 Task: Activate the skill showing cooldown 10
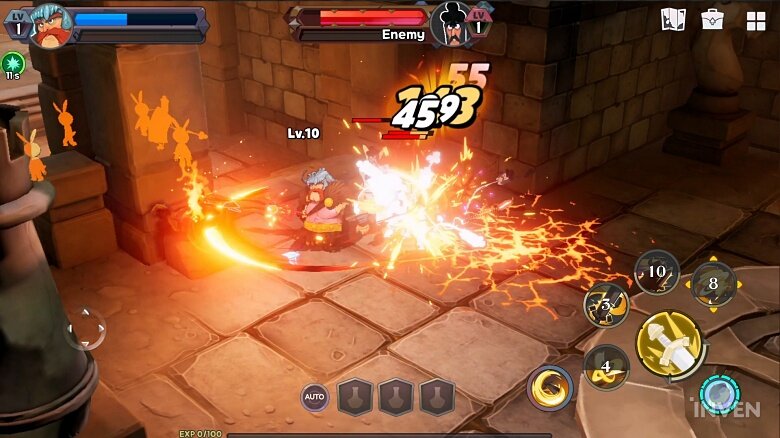click(656, 272)
